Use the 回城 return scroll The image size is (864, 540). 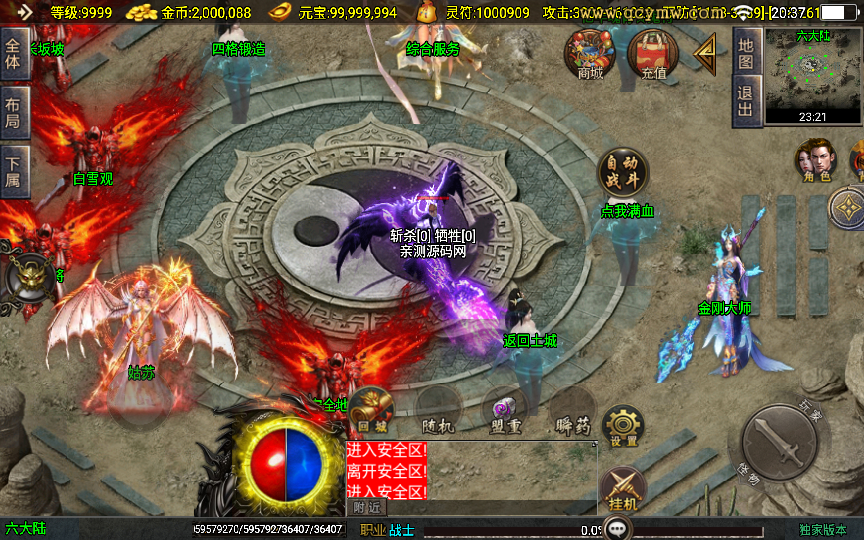pos(370,410)
